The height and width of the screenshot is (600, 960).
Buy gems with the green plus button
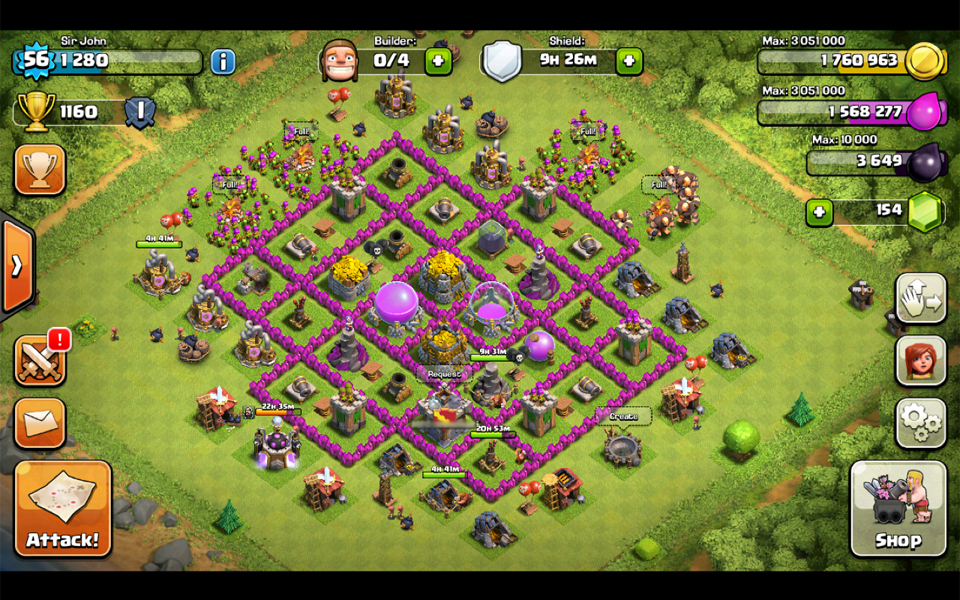(819, 212)
